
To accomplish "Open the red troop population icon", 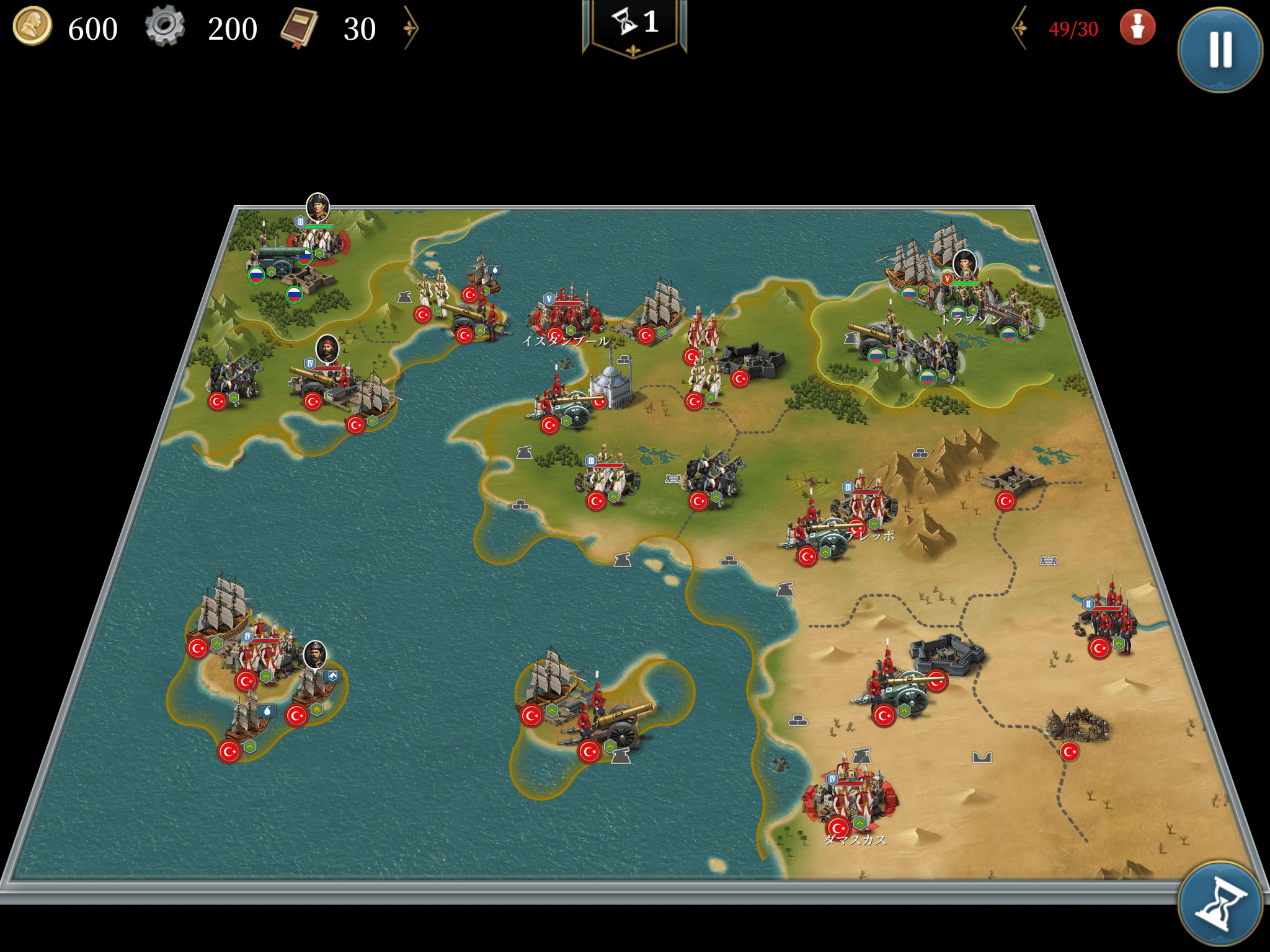I will click(1137, 28).
